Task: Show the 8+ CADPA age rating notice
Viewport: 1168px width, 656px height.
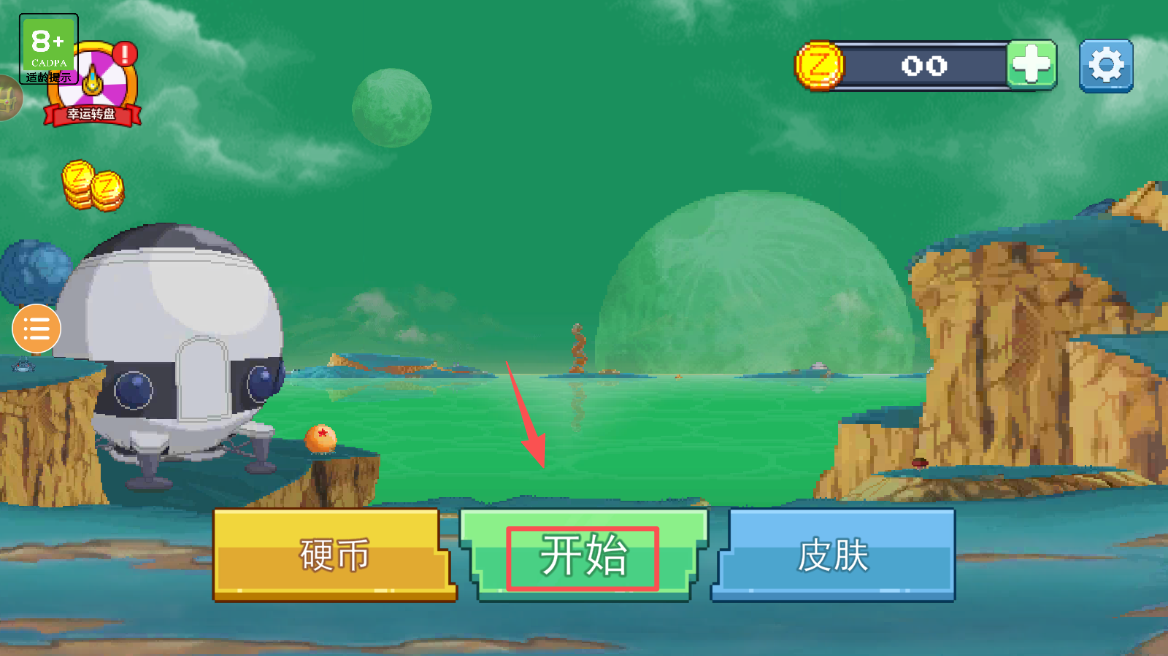Action: coord(48,46)
